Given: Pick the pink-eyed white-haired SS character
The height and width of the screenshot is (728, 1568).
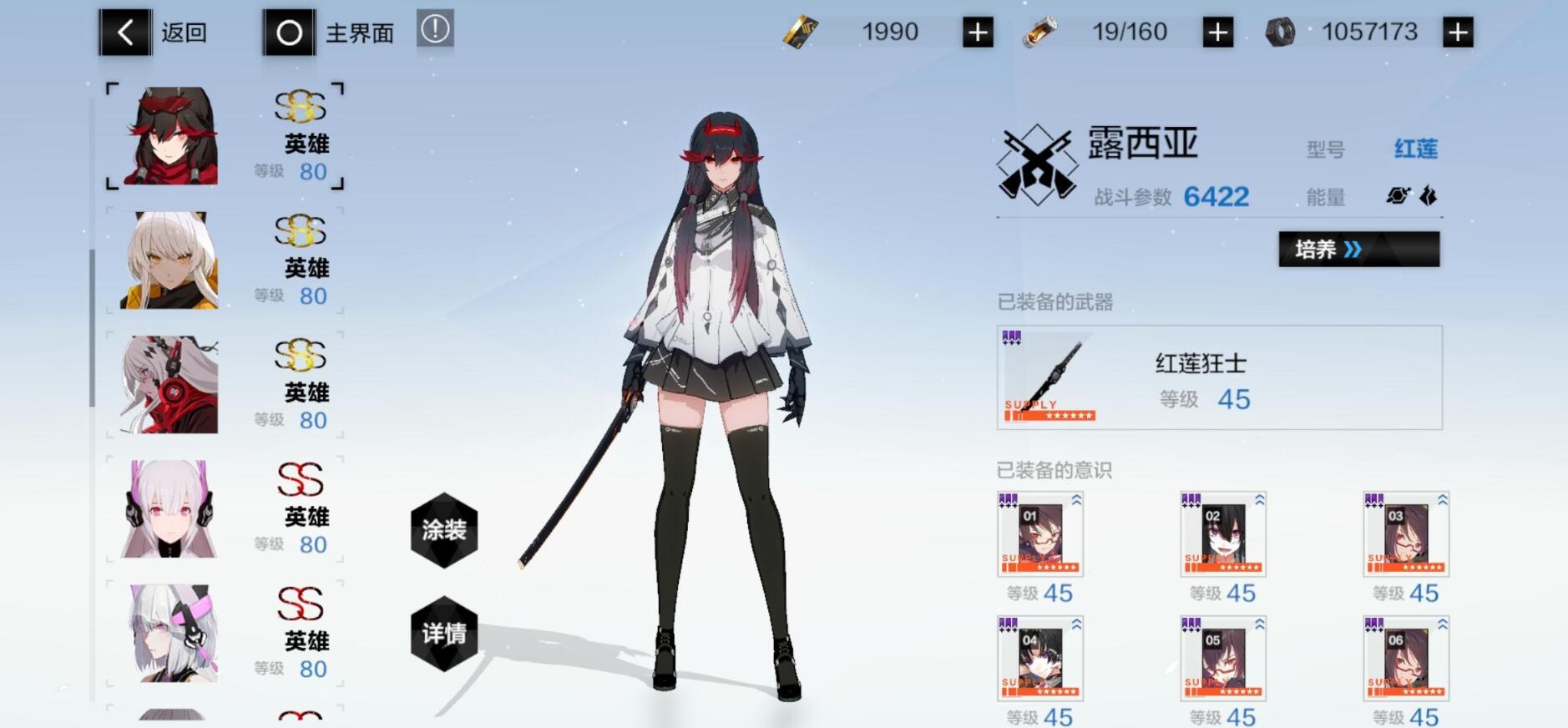Looking at the screenshot, I should coord(169,509).
